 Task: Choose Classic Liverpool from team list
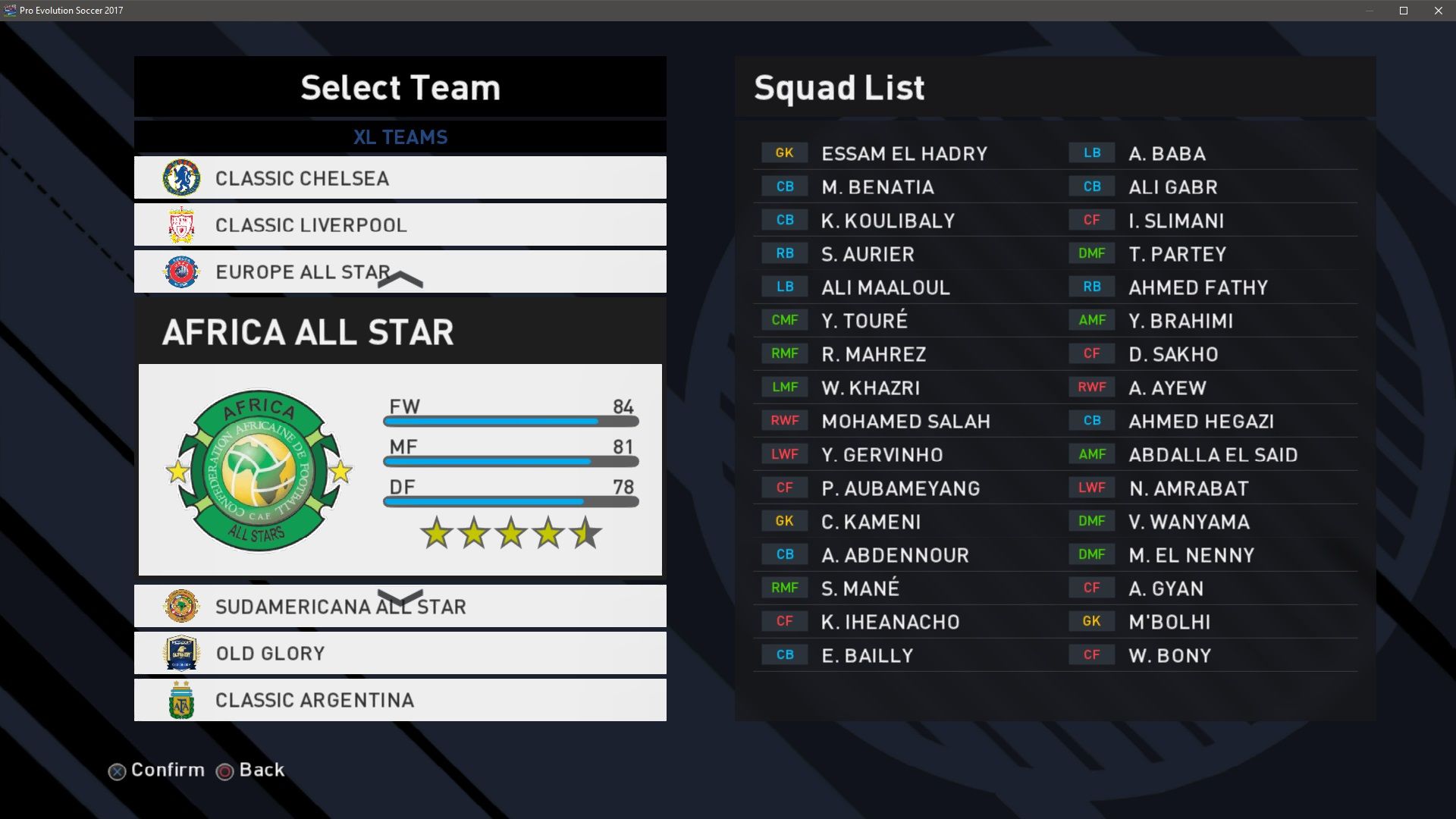400,225
